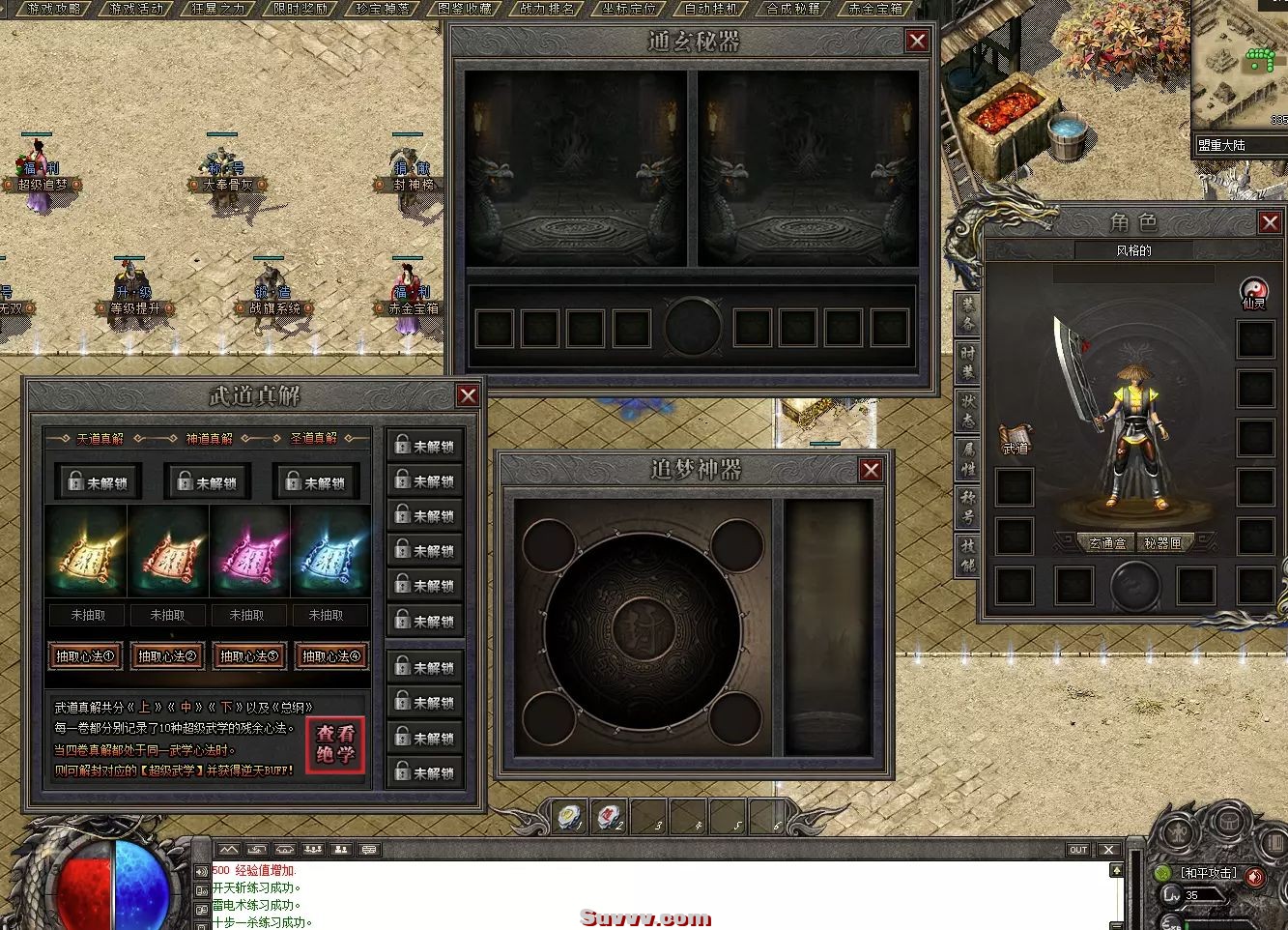This screenshot has width=1288, height=930.
Task: Show the 属性 attributes tab
Action: pyautogui.click(x=967, y=458)
